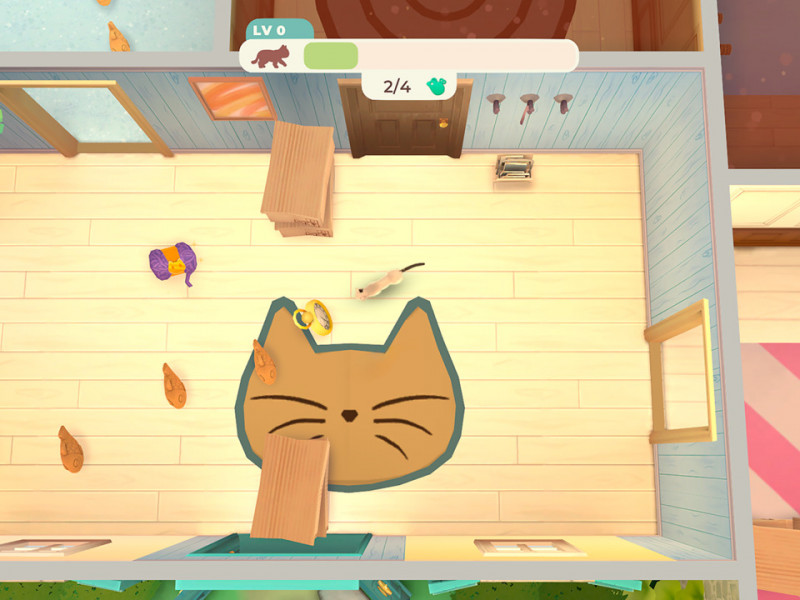Click the brown cat level icon
The width and height of the screenshot is (800, 600).
pyautogui.click(x=271, y=55)
